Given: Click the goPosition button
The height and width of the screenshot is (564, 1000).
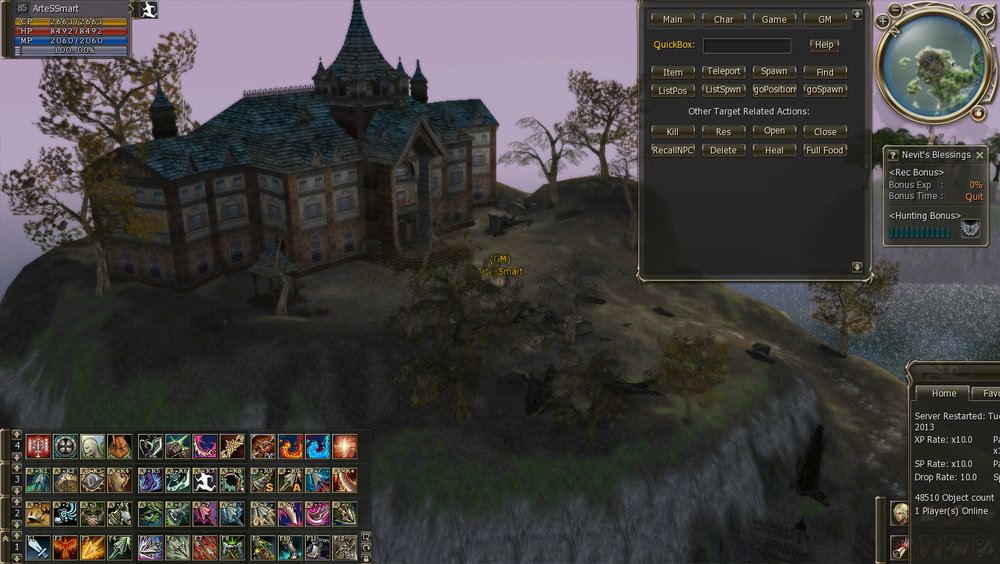Looking at the screenshot, I should pos(774,90).
